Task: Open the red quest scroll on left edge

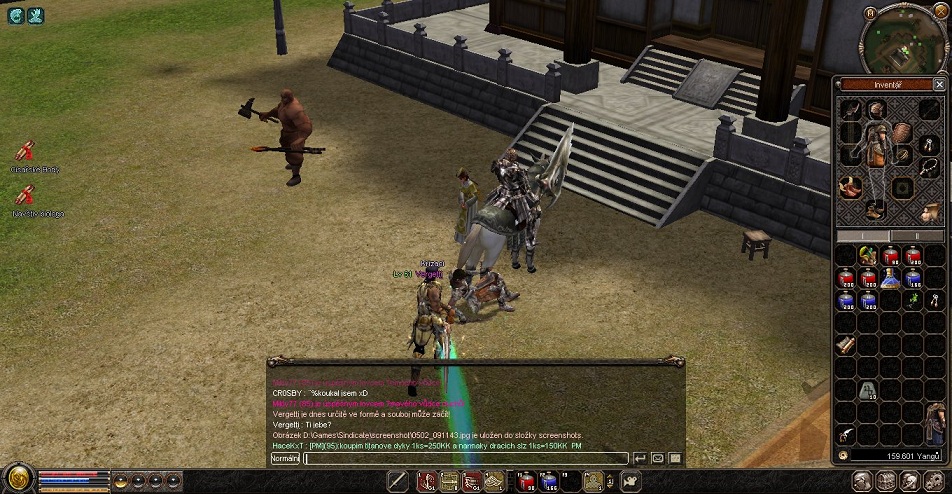Action: click(x=25, y=152)
